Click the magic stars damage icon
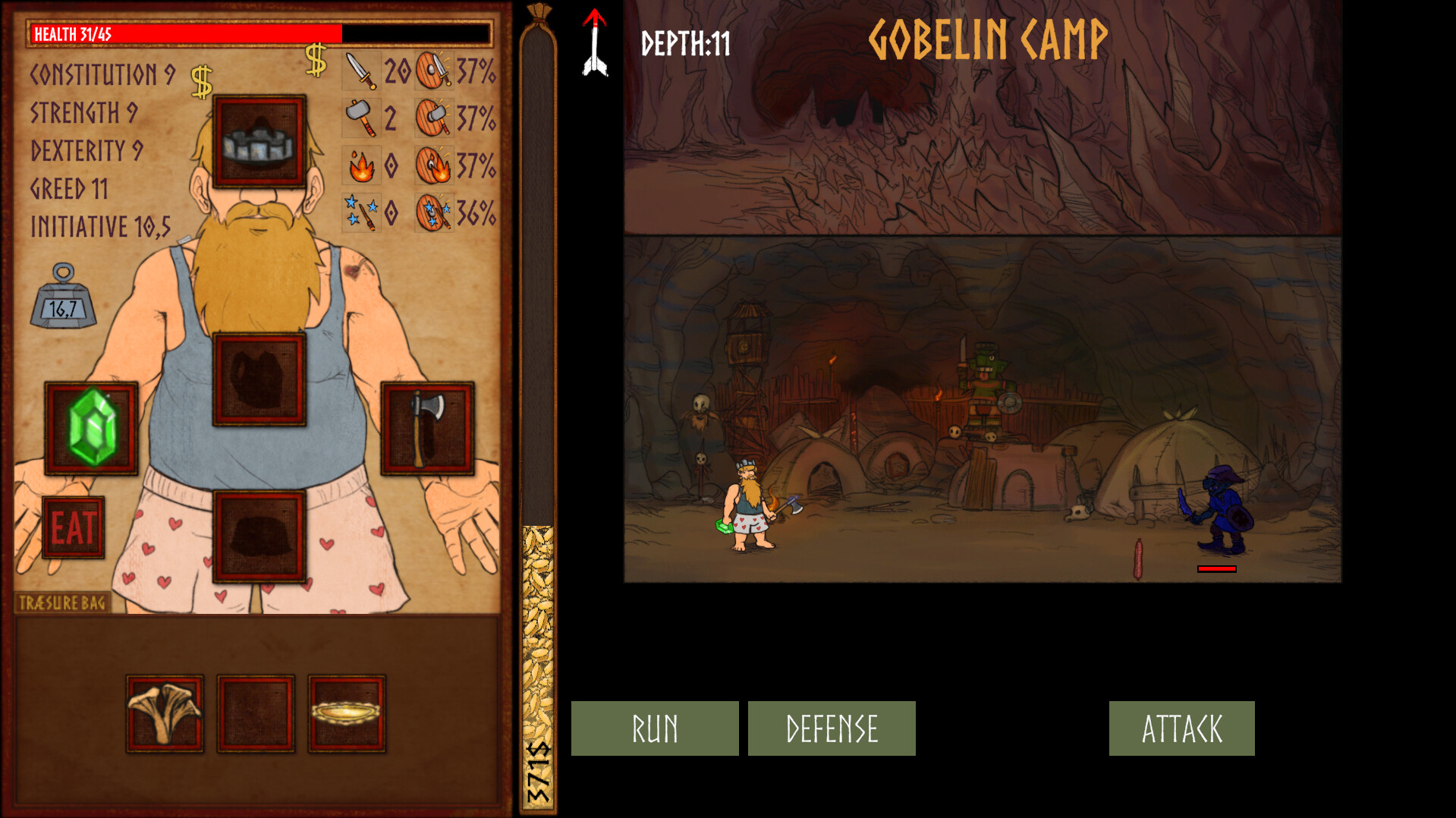The image size is (1456, 818). 360,211
